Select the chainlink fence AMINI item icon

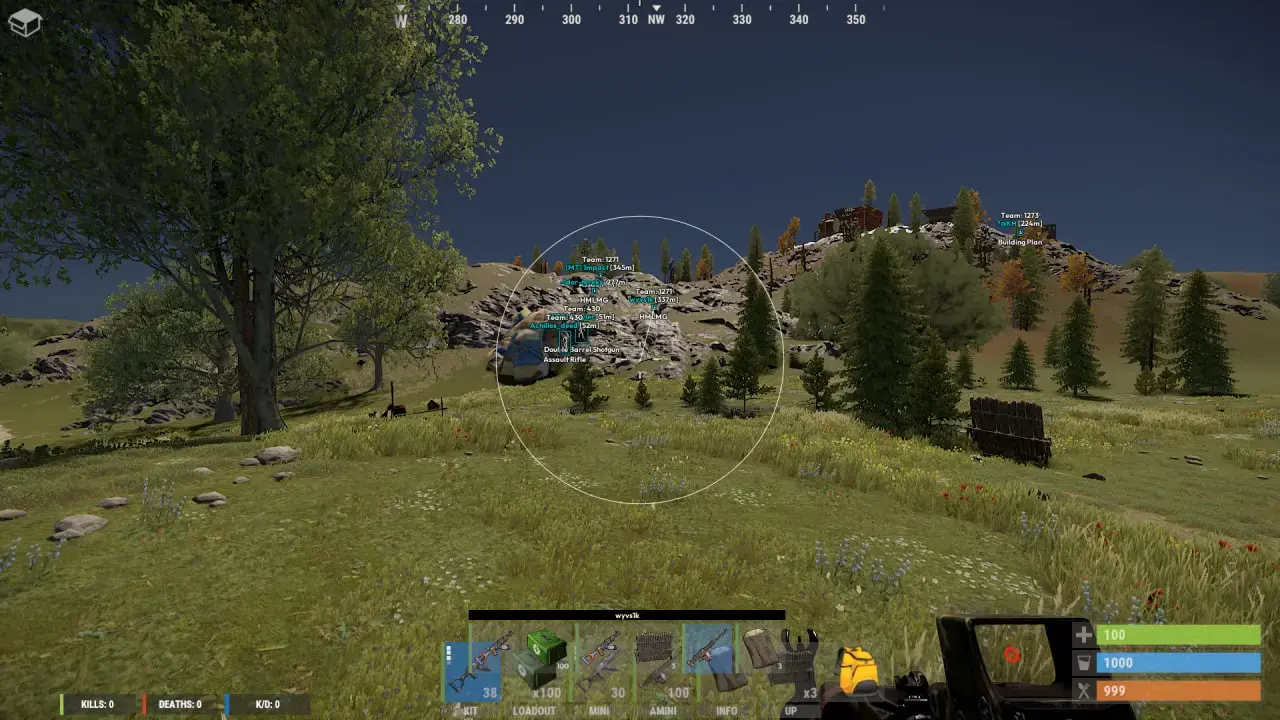coord(653,646)
